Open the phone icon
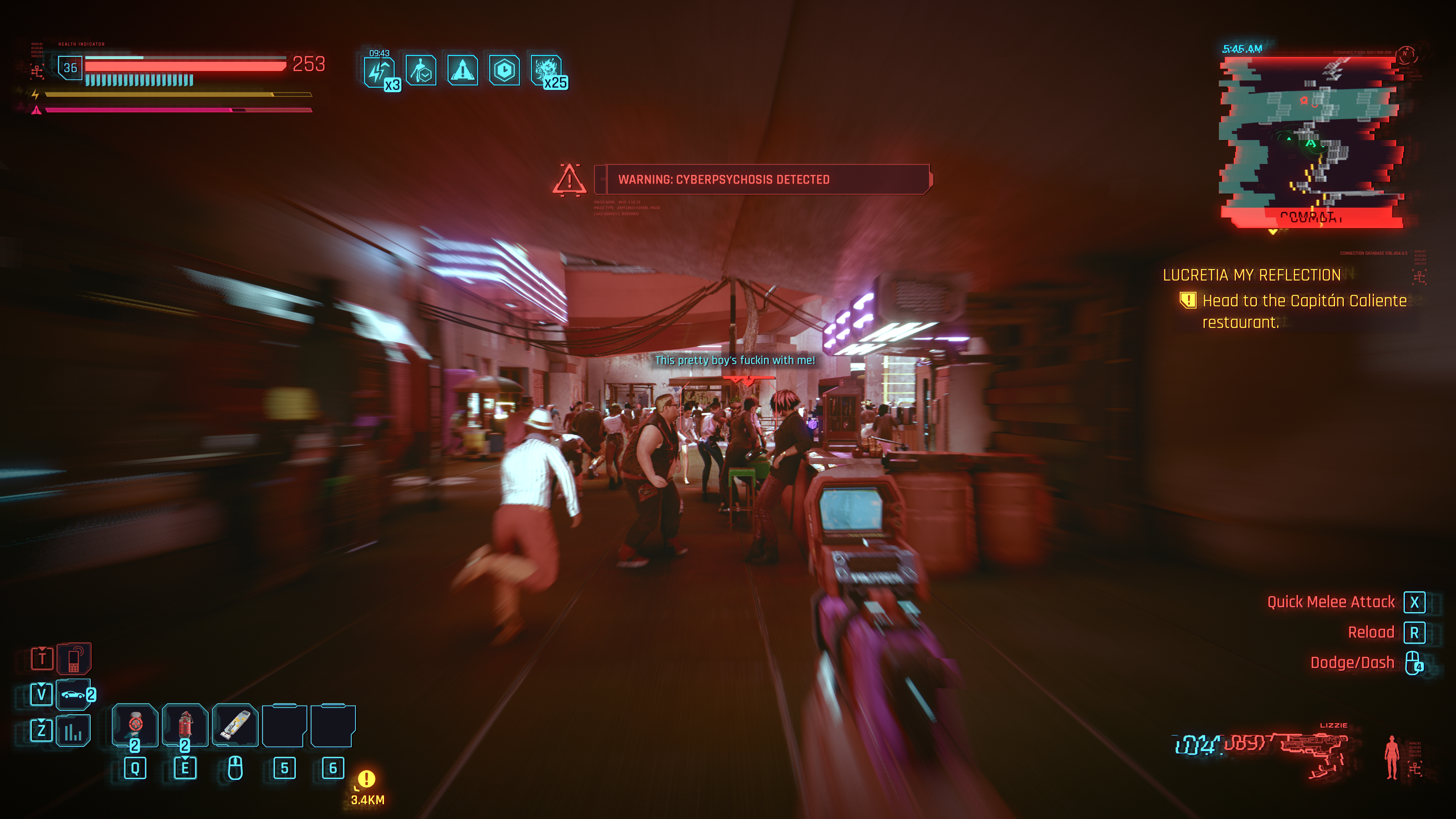This screenshot has height=819, width=1456. pos(74,659)
